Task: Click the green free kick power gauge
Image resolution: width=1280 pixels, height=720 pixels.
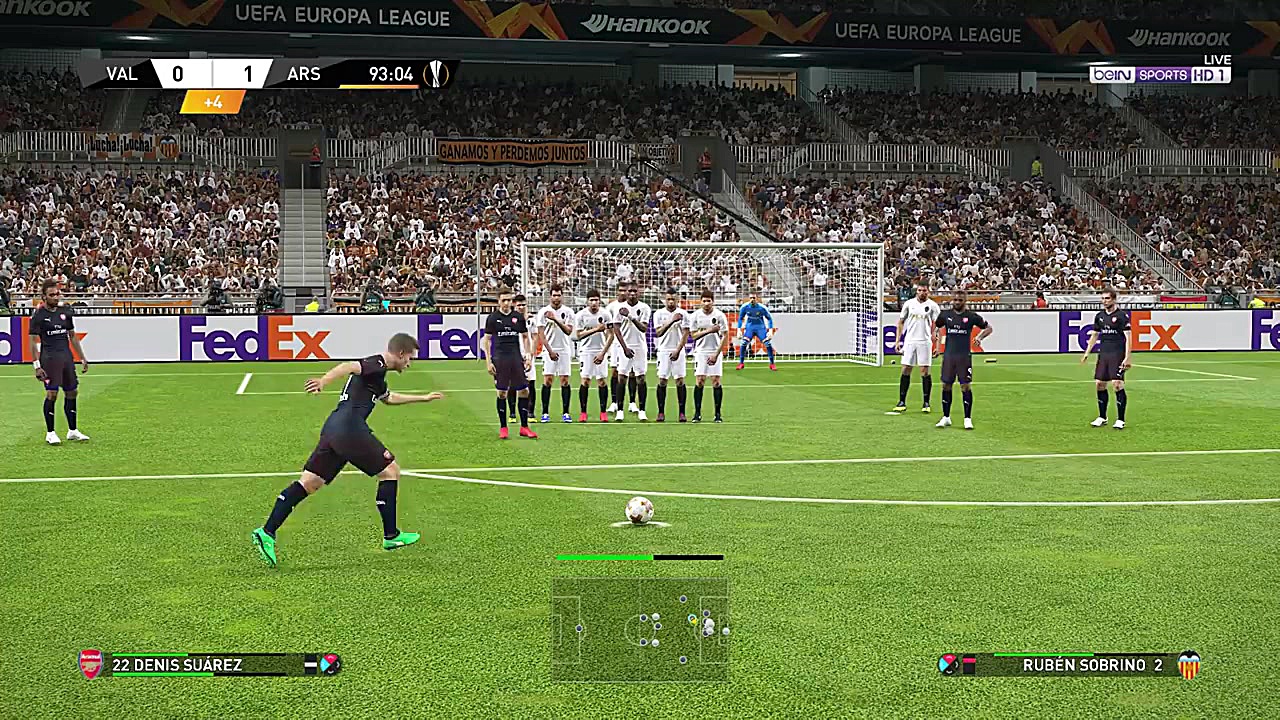Action: pos(605,557)
